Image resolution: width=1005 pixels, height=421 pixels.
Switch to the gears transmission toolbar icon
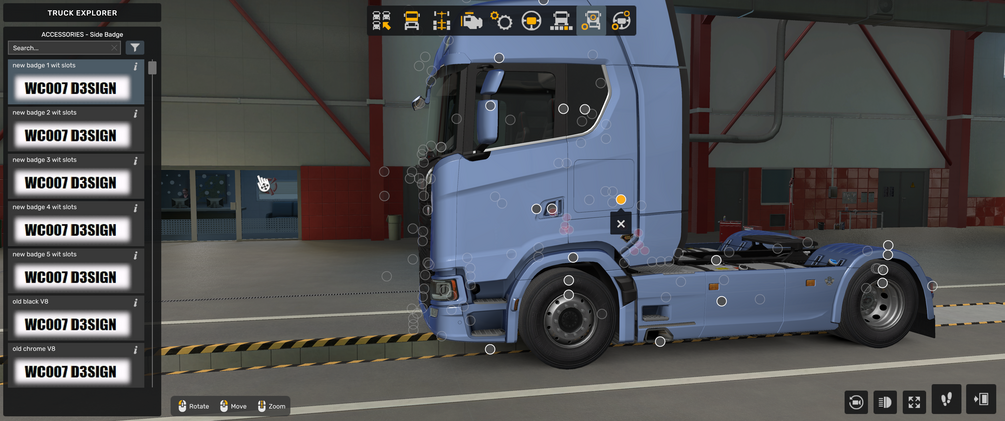501,20
